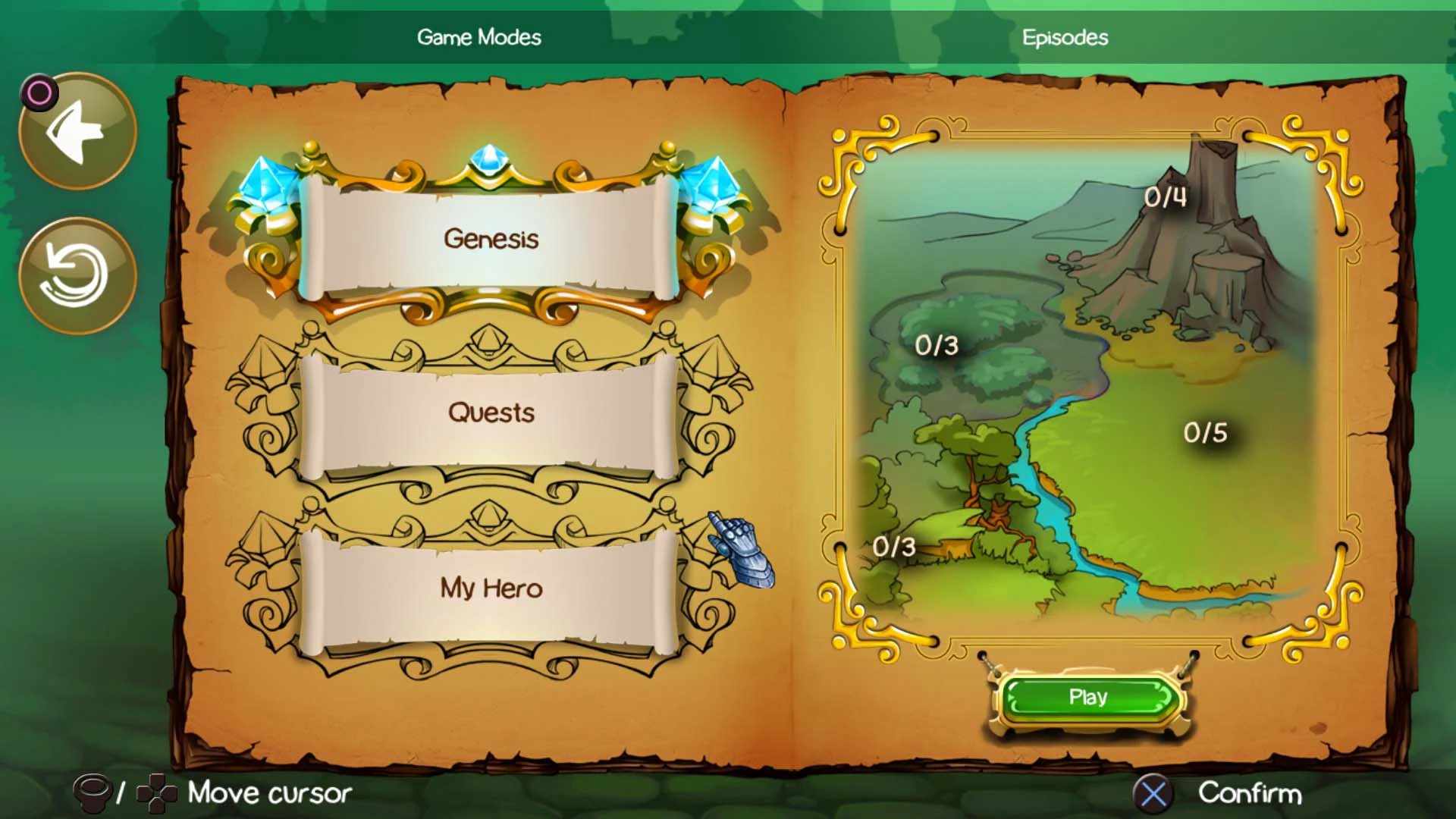This screenshot has height=819, width=1456.
Task: Switch to the Episodes tab
Action: (1065, 37)
